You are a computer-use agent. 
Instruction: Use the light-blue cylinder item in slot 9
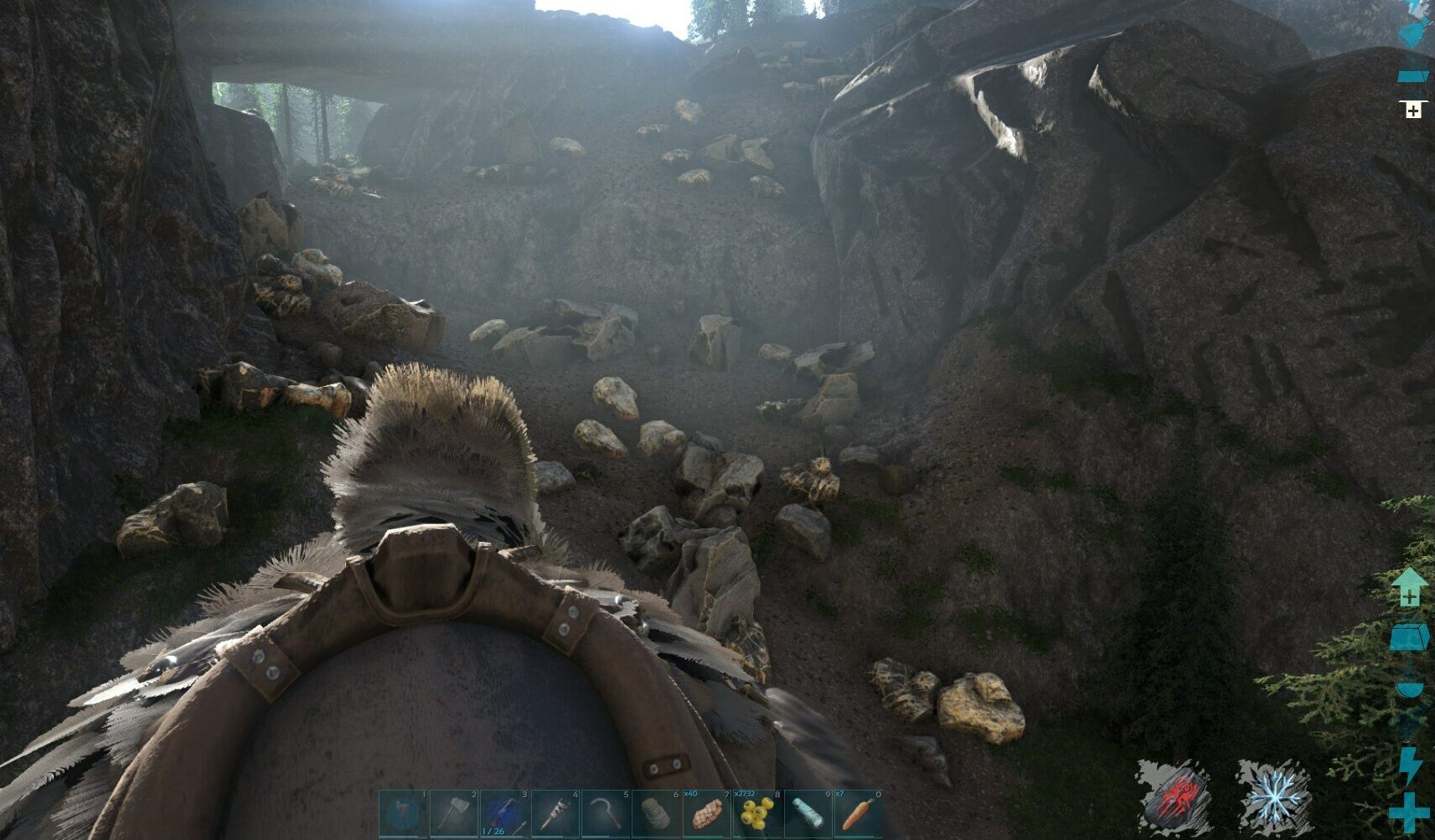(x=808, y=813)
